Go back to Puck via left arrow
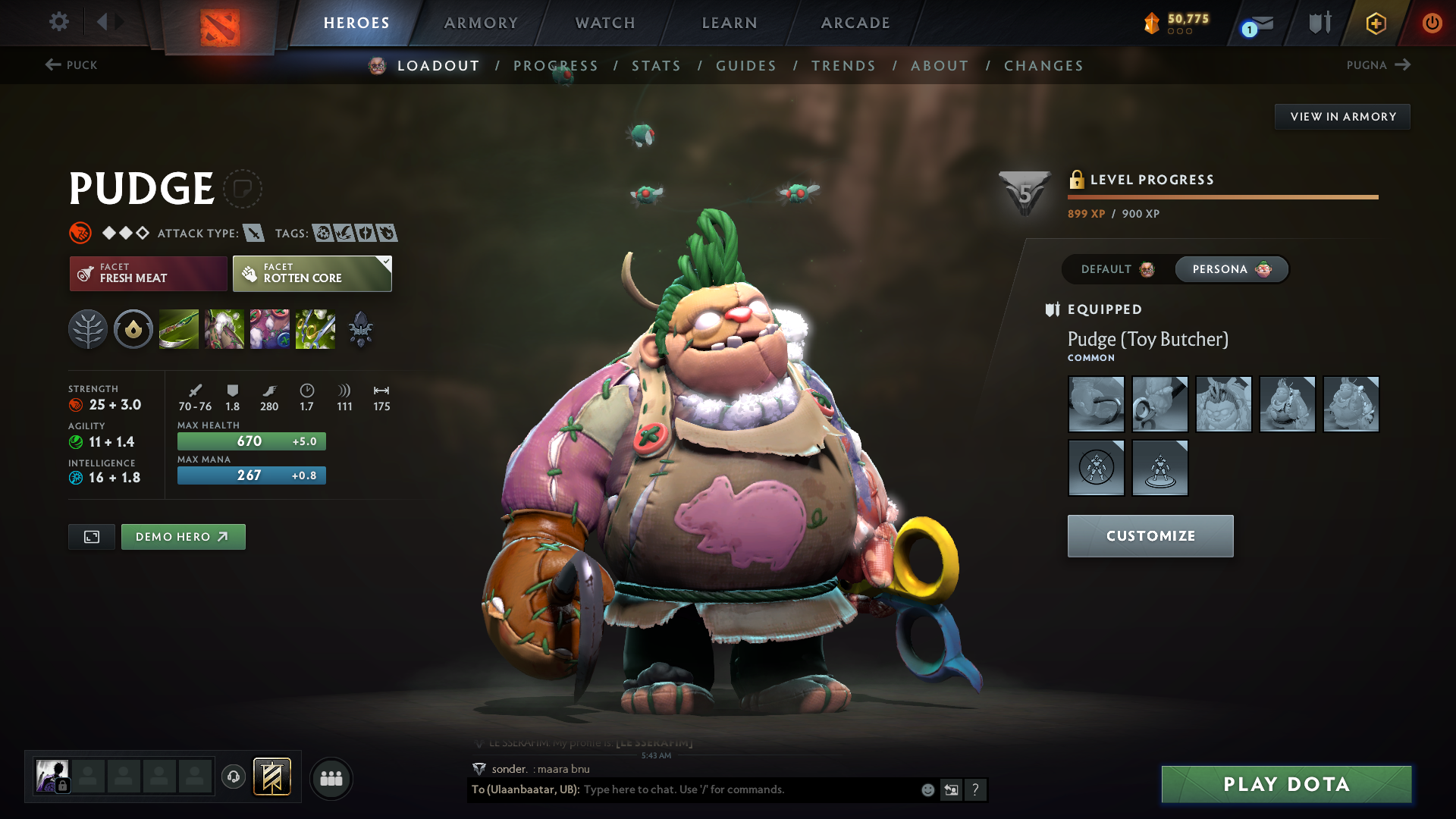1456x819 pixels. (52, 65)
